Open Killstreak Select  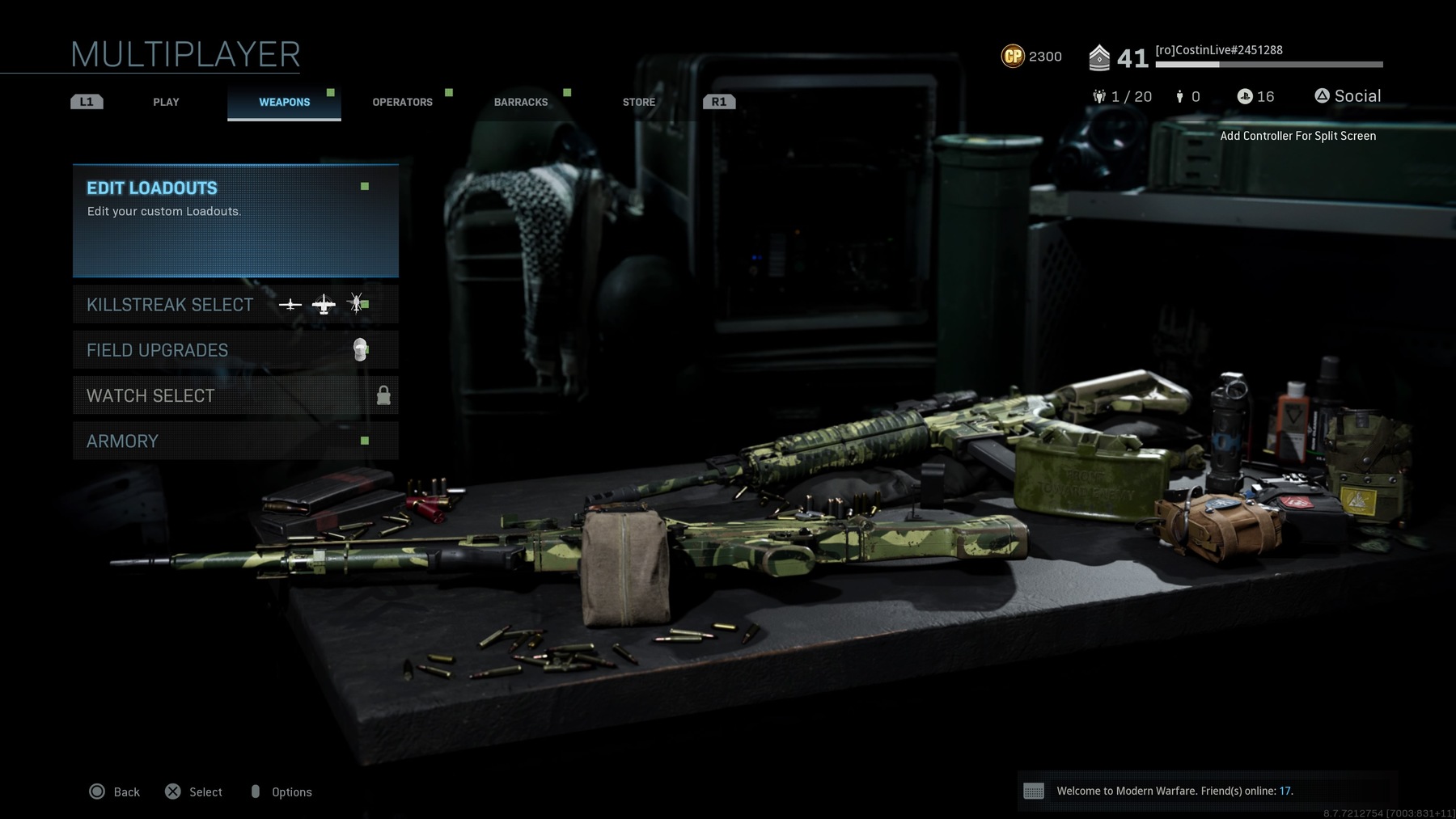click(235, 305)
